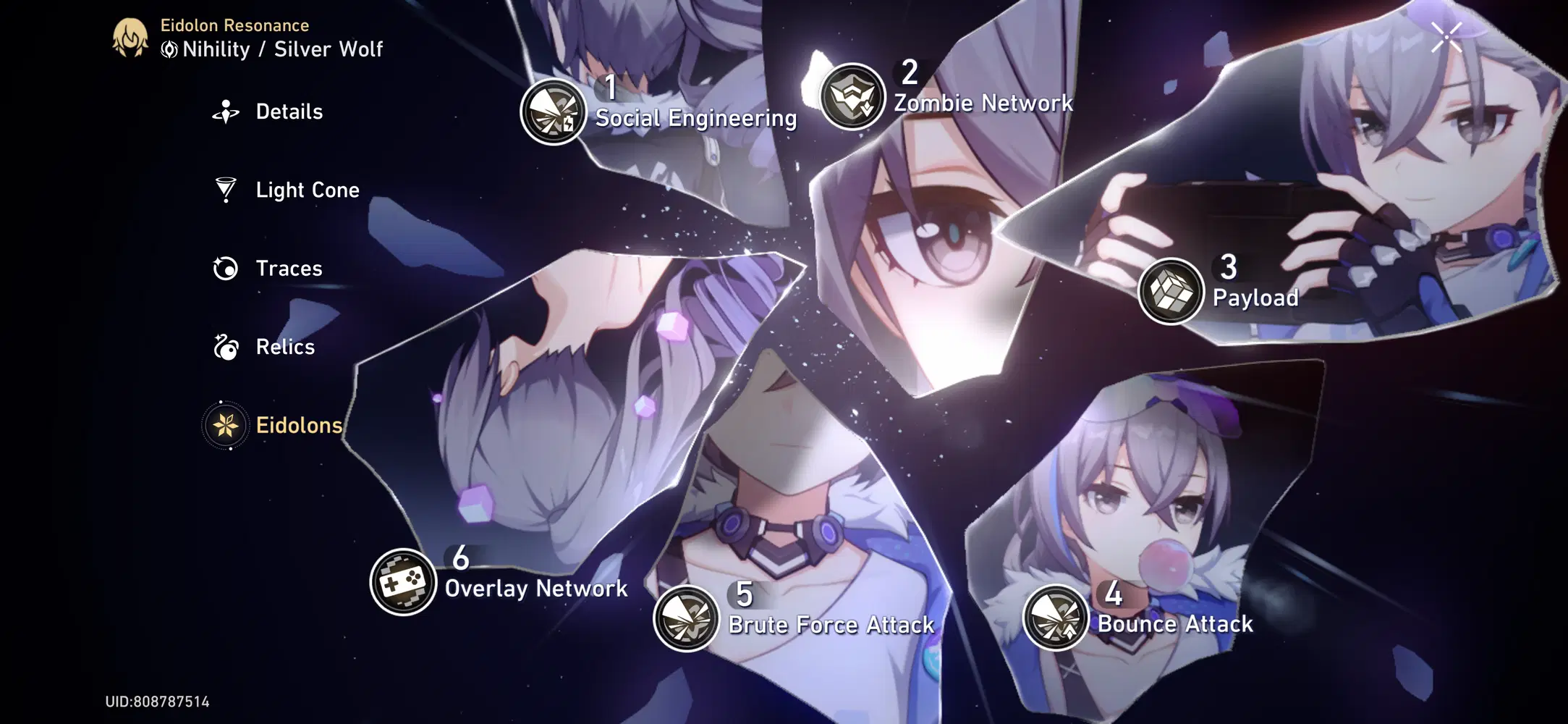Viewport: 1568px width, 724px height.
Task: Open the Traces orbit icon
Action: point(225,268)
